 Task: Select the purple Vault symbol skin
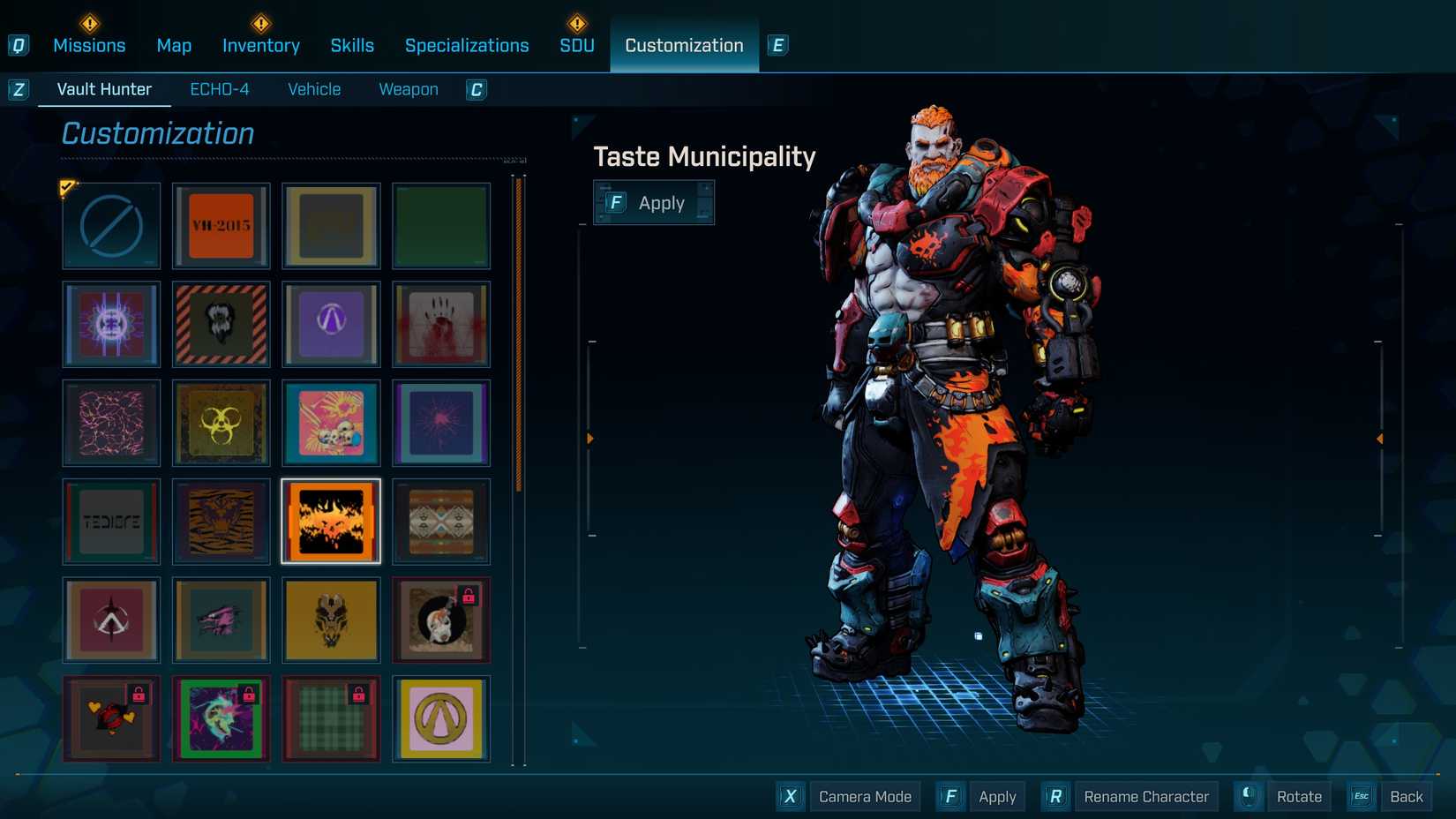(331, 325)
